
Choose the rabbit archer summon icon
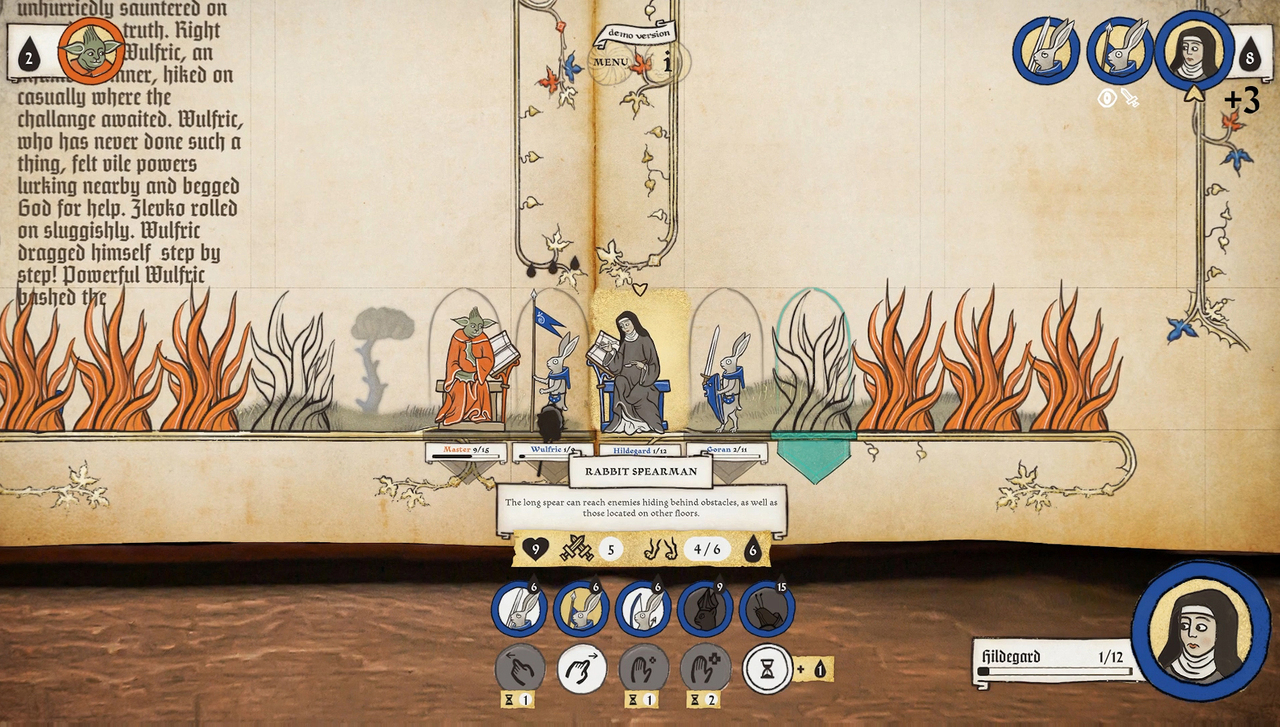[x=644, y=609]
